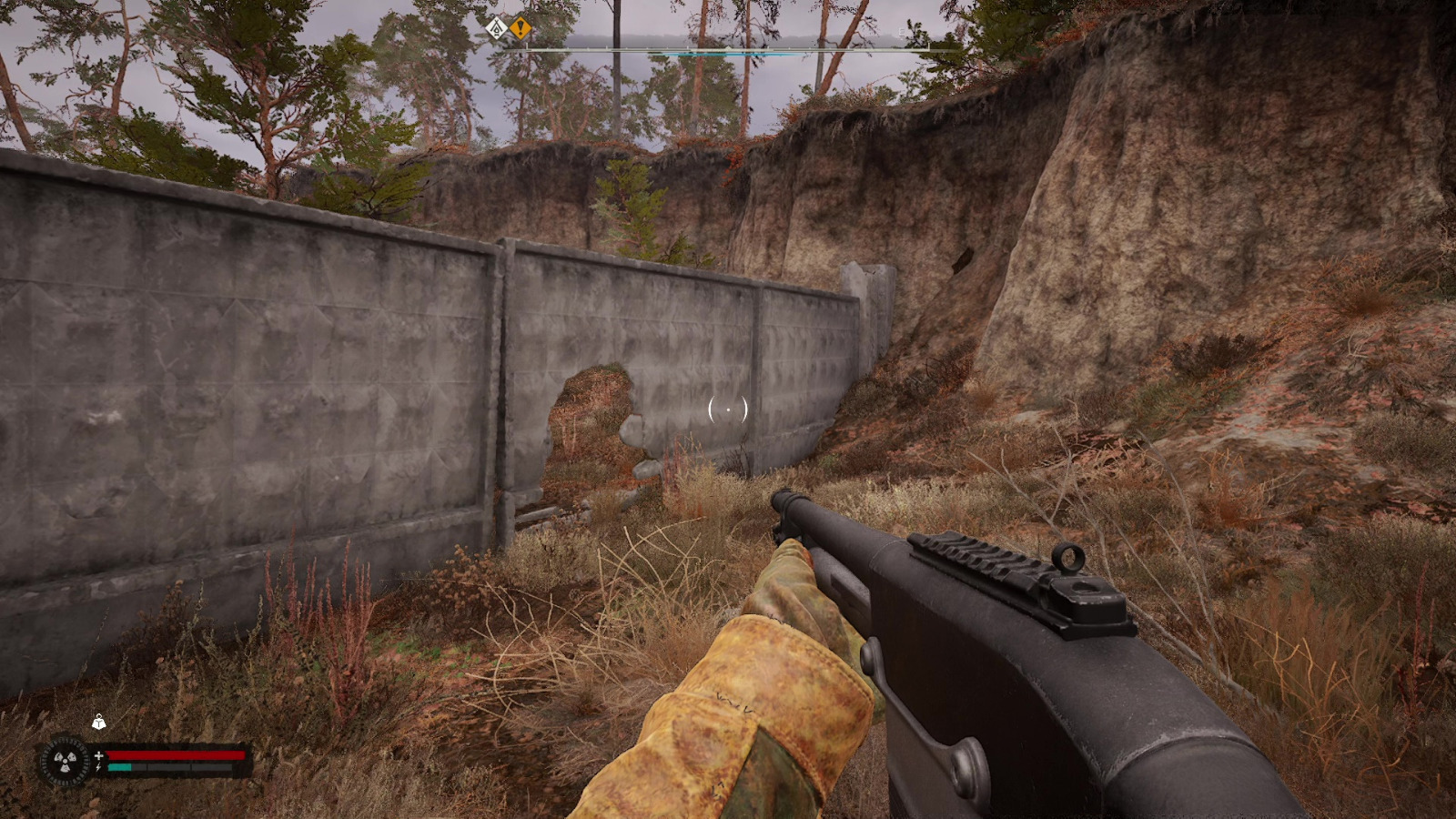This screenshot has height=819, width=1456.
Task: Click the health cross icon
Action: (x=99, y=755)
